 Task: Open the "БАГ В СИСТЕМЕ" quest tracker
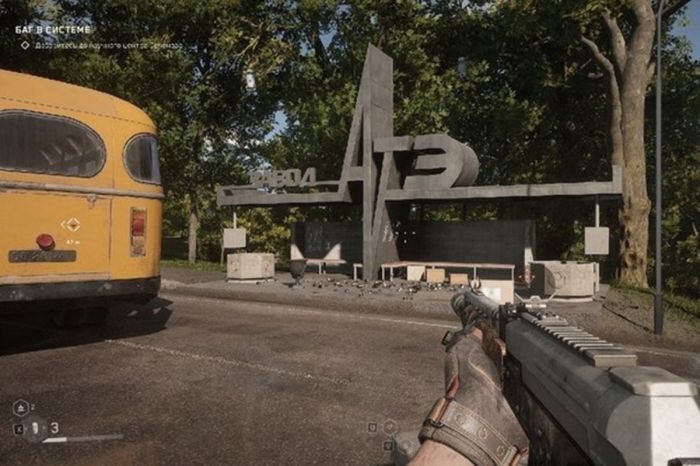(x=53, y=30)
